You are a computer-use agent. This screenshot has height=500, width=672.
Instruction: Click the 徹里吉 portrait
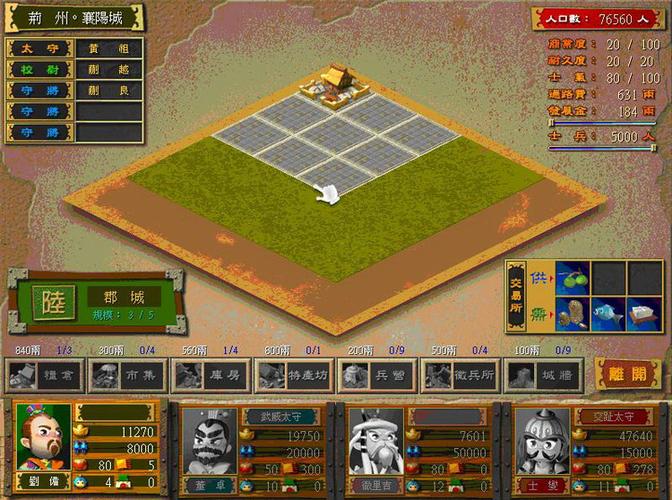(x=376, y=438)
